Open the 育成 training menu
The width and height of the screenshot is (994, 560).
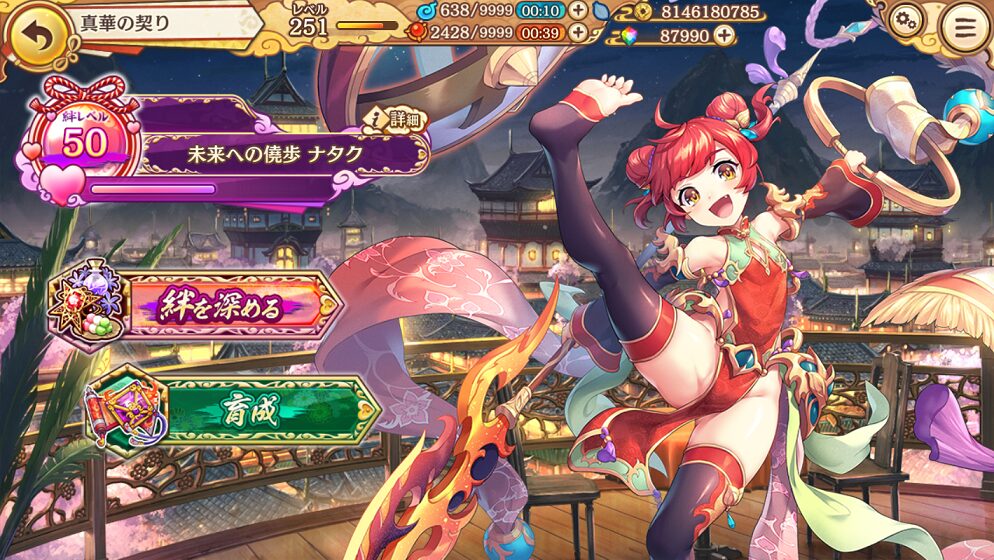pos(232,412)
